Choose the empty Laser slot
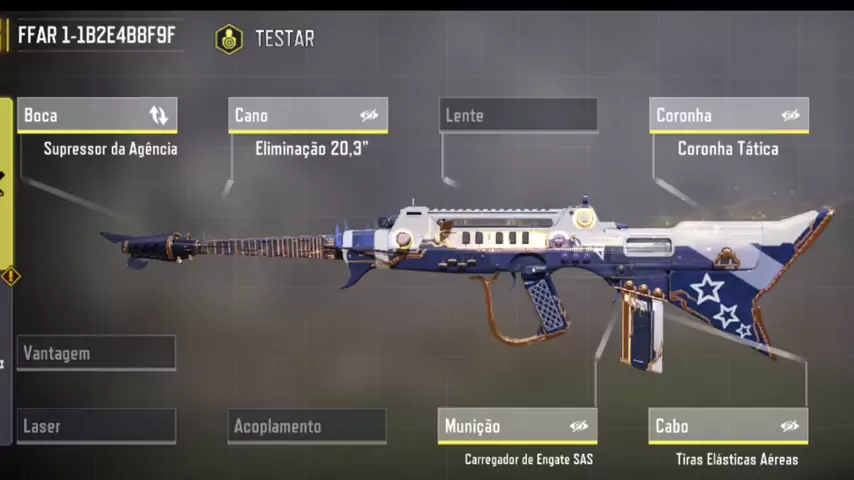 click(x=96, y=426)
